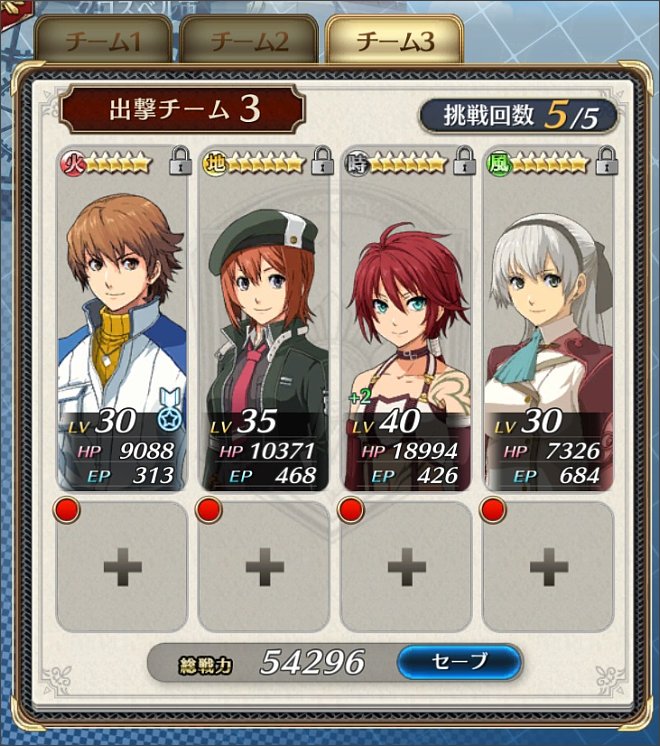The width and height of the screenshot is (660, 746).
Task: Toggle the lock above the earth character
Action: [322, 159]
